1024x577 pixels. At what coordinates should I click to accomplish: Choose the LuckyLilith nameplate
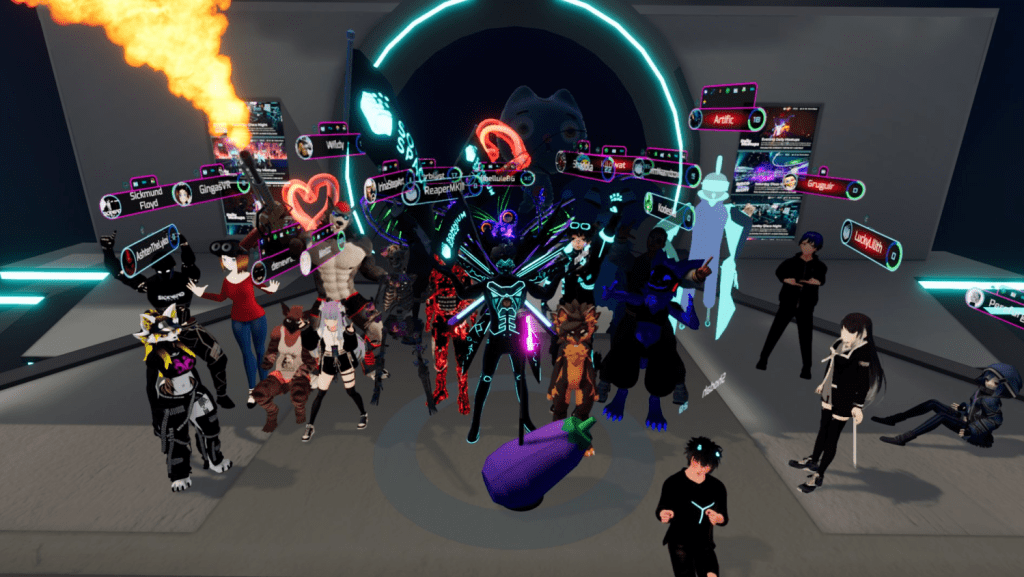click(x=872, y=243)
